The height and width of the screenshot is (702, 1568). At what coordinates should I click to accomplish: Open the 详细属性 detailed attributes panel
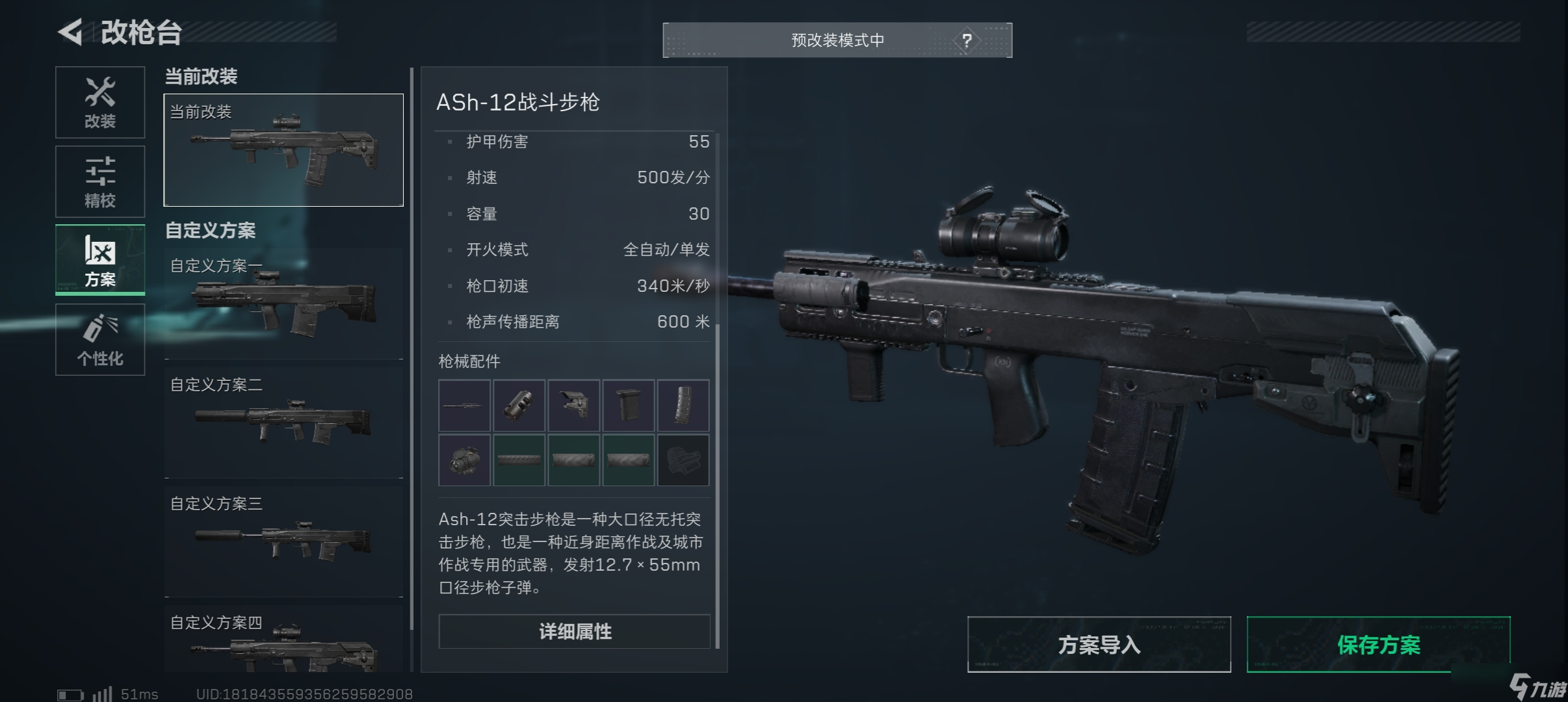pos(574,630)
